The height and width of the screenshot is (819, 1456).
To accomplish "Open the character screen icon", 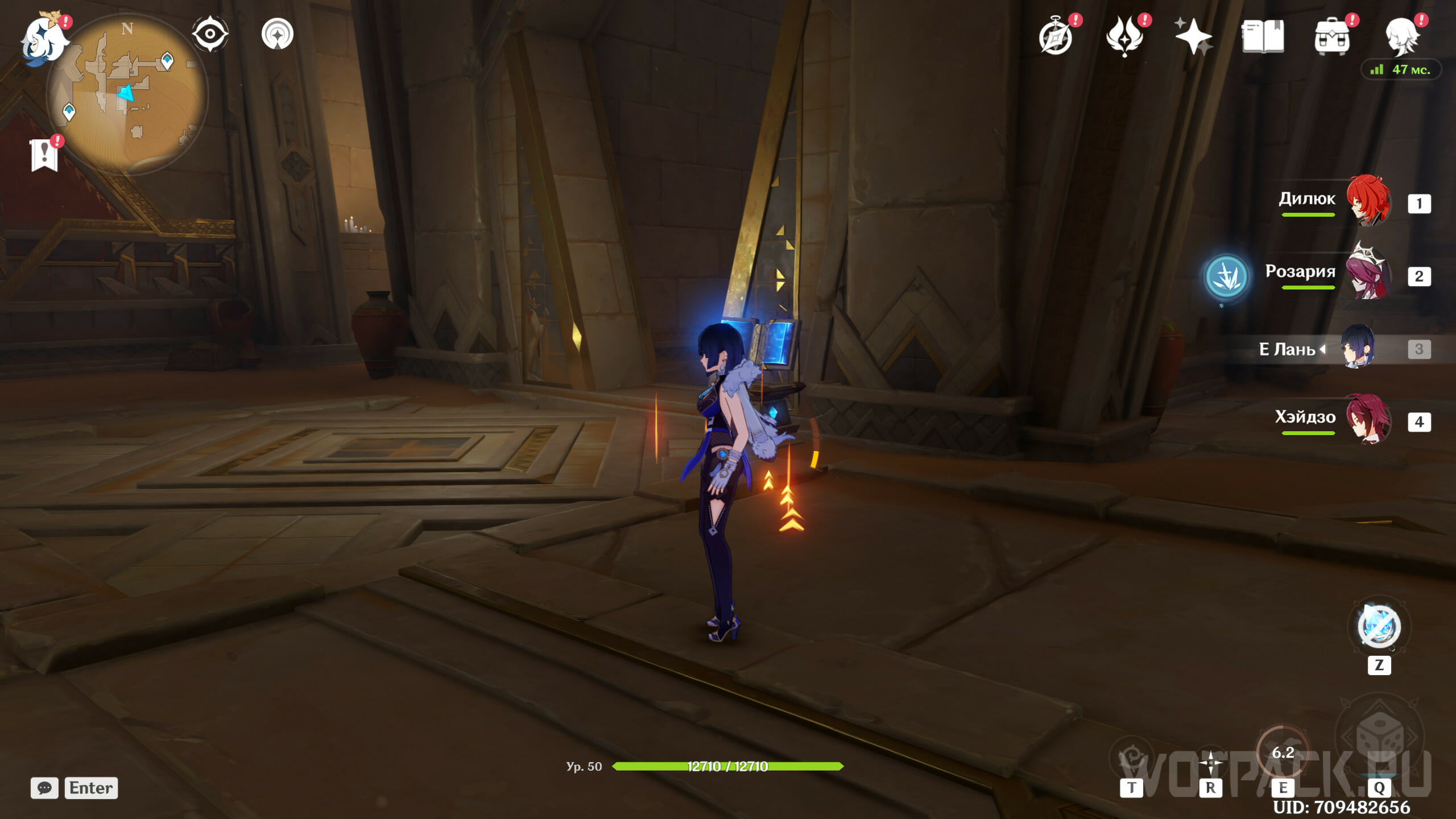I will point(1400,36).
